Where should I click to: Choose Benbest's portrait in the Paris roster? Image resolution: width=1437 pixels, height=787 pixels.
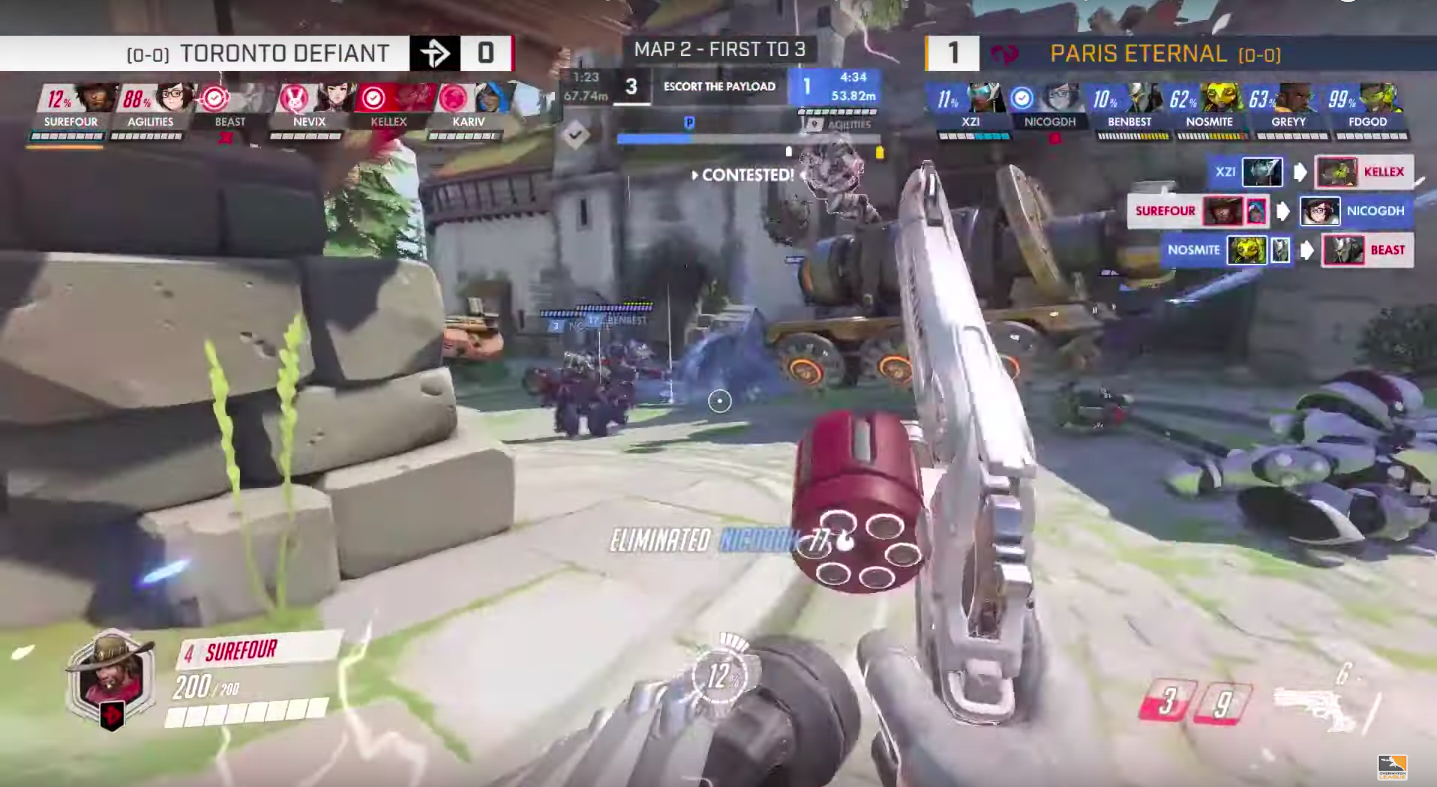pos(1142,99)
